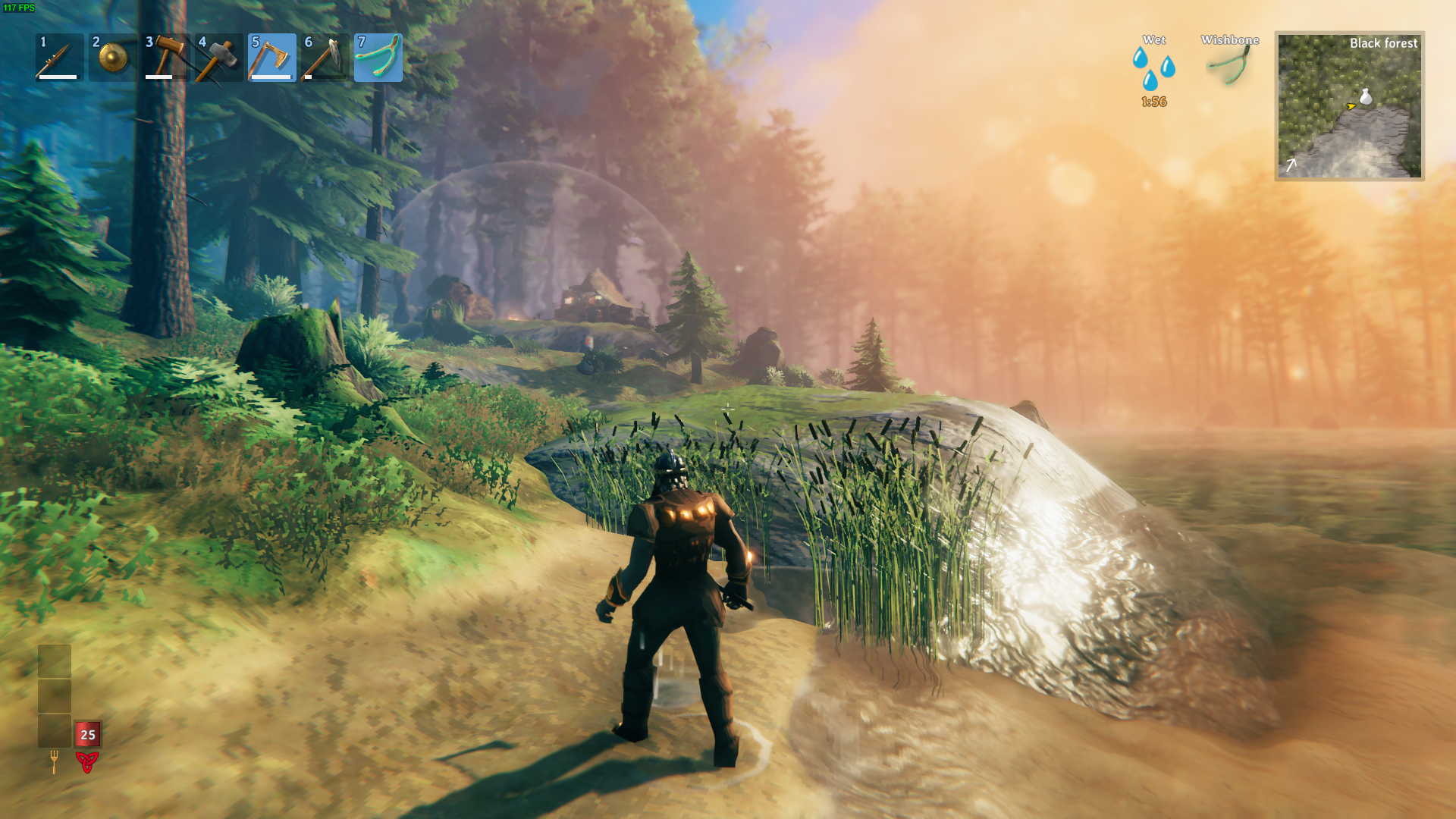This screenshot has width=1456, height=819.
Task: Select the bronze spear in hotbar slot 1
Action: pyautogui.click(x=59, y=58)
